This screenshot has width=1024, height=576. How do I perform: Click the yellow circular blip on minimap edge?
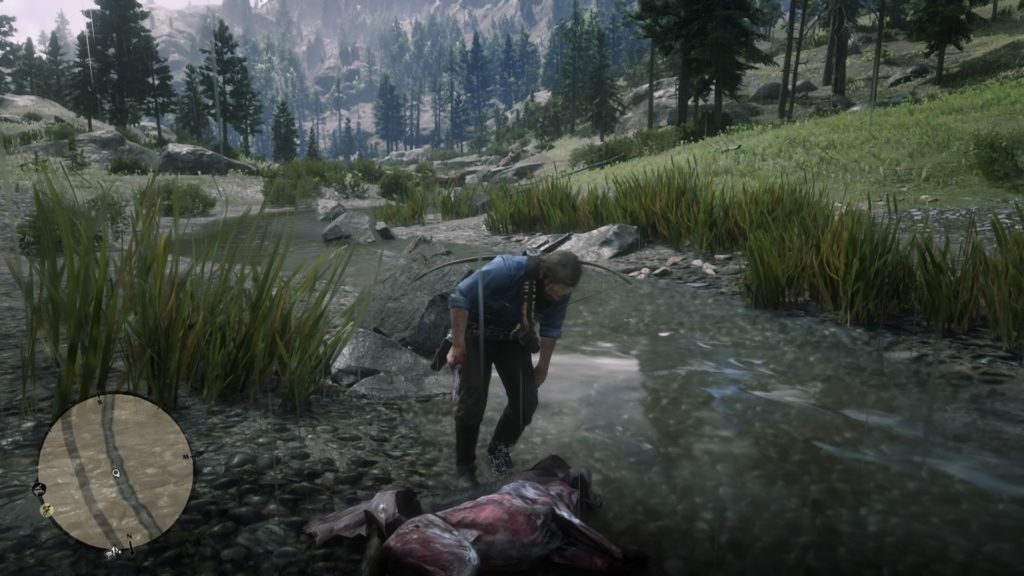(46, 509)
